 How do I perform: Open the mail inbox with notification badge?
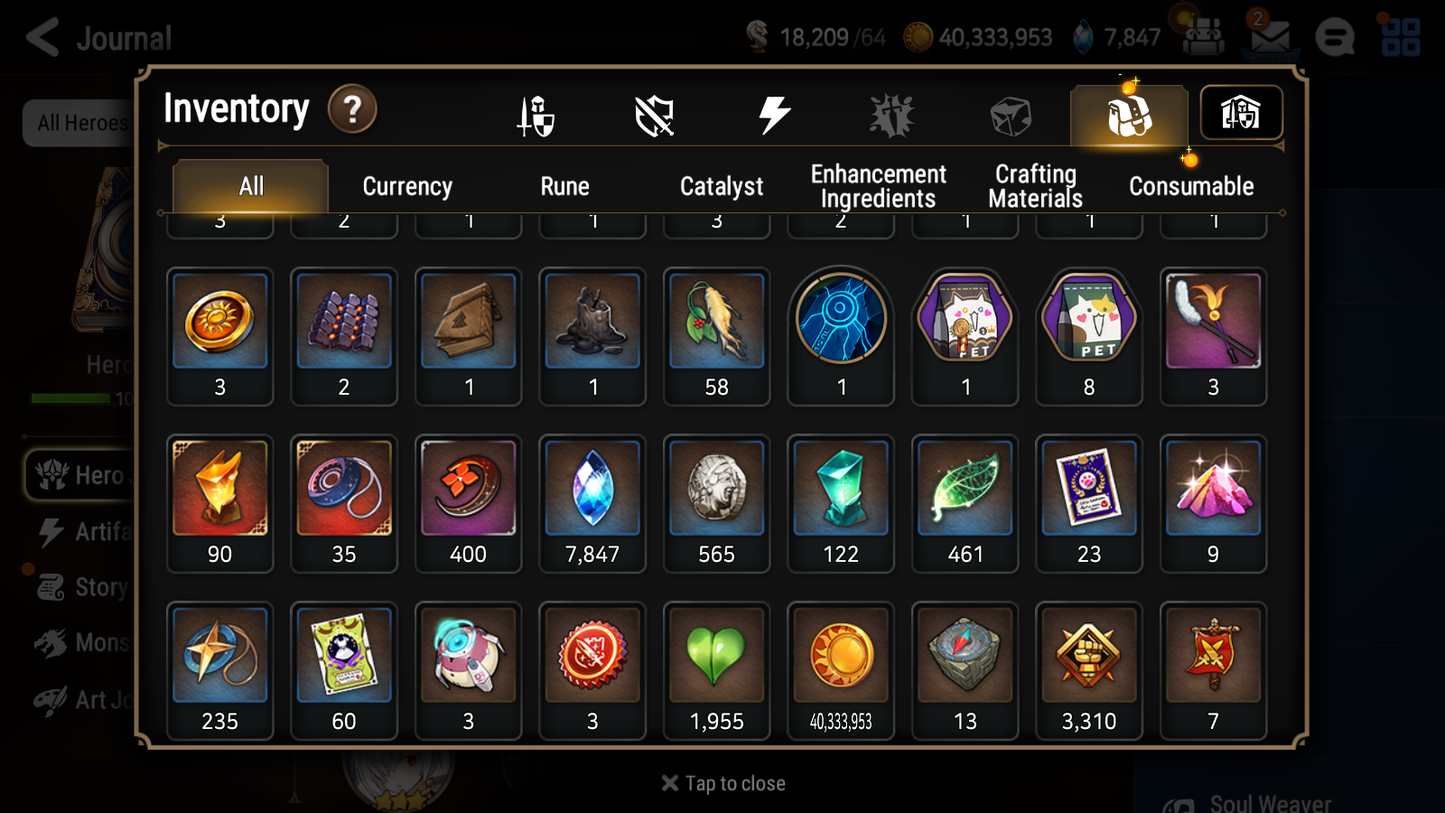point(1268,37)
